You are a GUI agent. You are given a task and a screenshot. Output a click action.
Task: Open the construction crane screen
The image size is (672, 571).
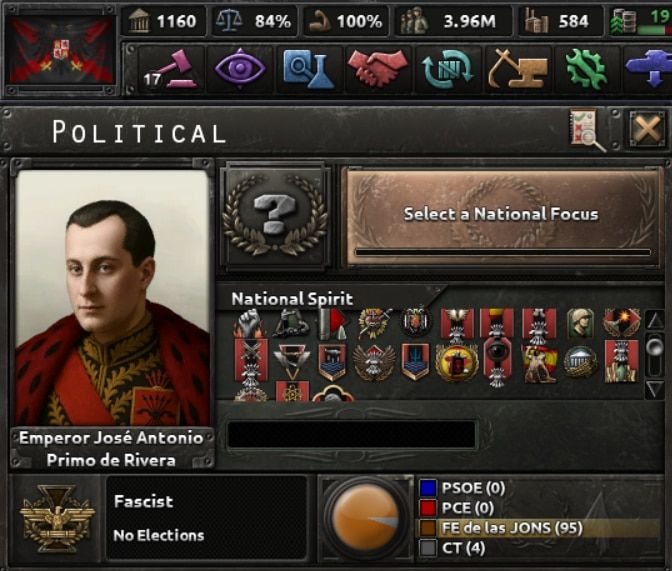click(516, 68)
